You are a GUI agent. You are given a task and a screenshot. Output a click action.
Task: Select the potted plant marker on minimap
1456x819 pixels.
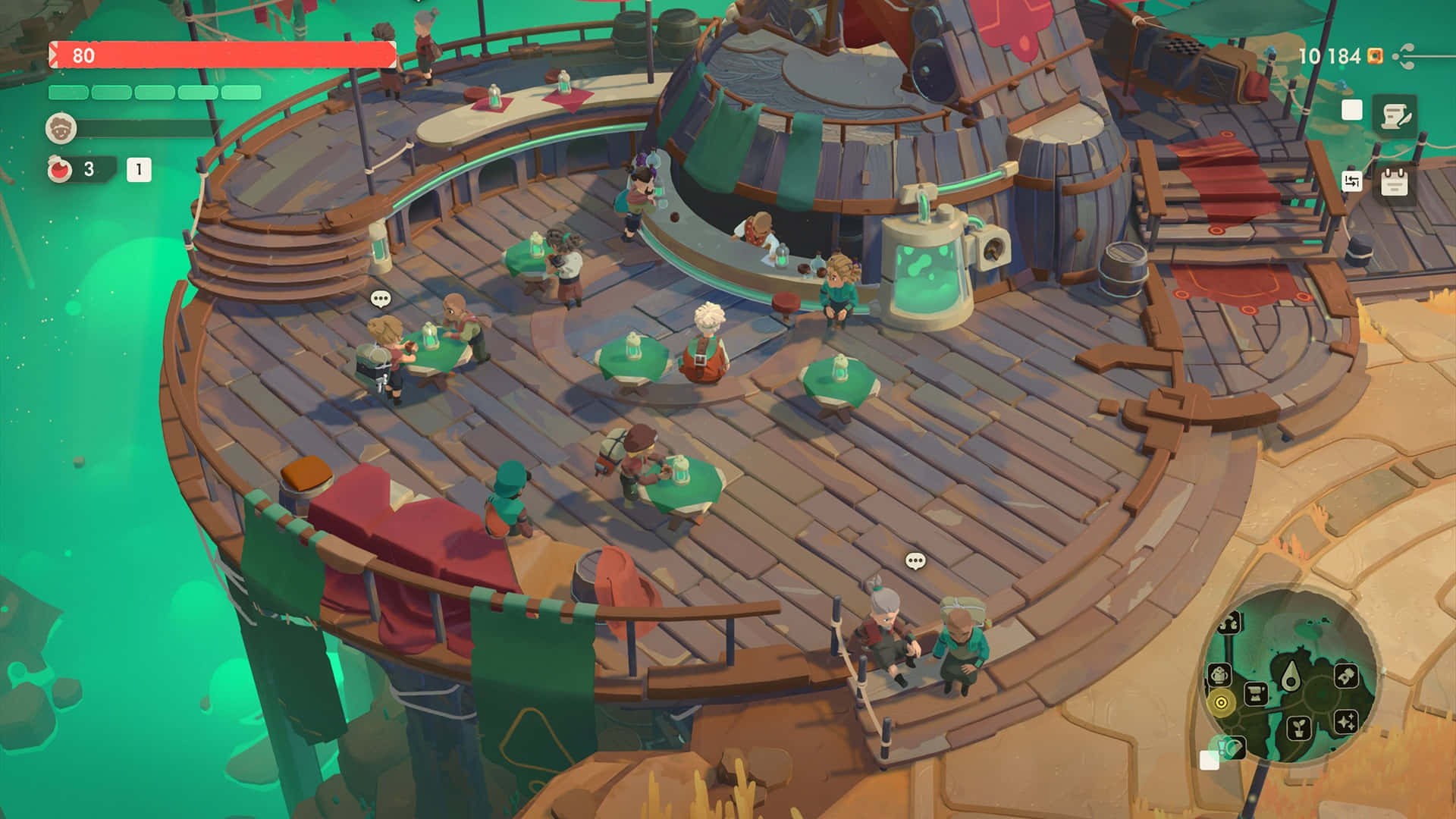pyautogui.click(x=1299, y=728)
